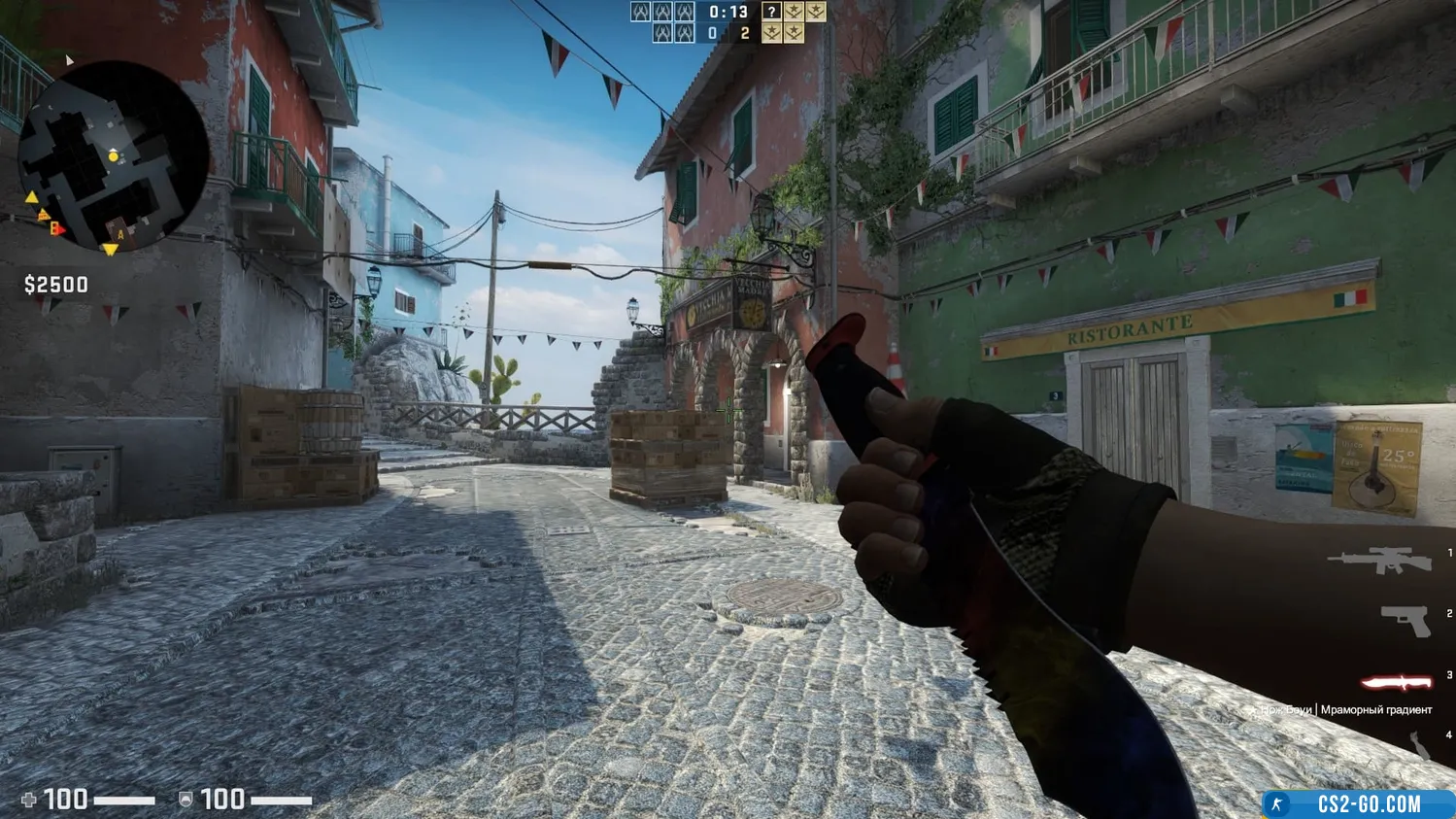
Task: Select the rifle in weapon slot 1
Action: 1379,561
